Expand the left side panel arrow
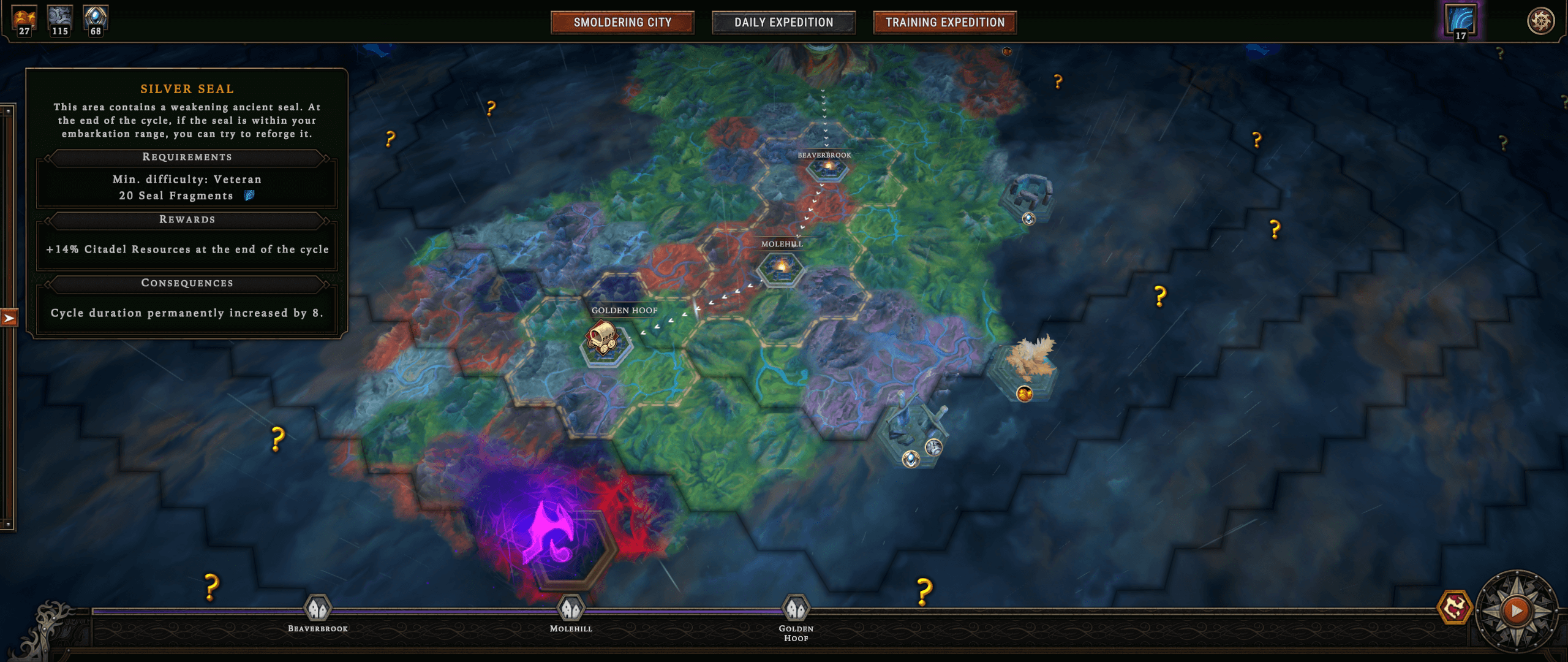This screenshot has width=1568, height=662. (9, 318)
